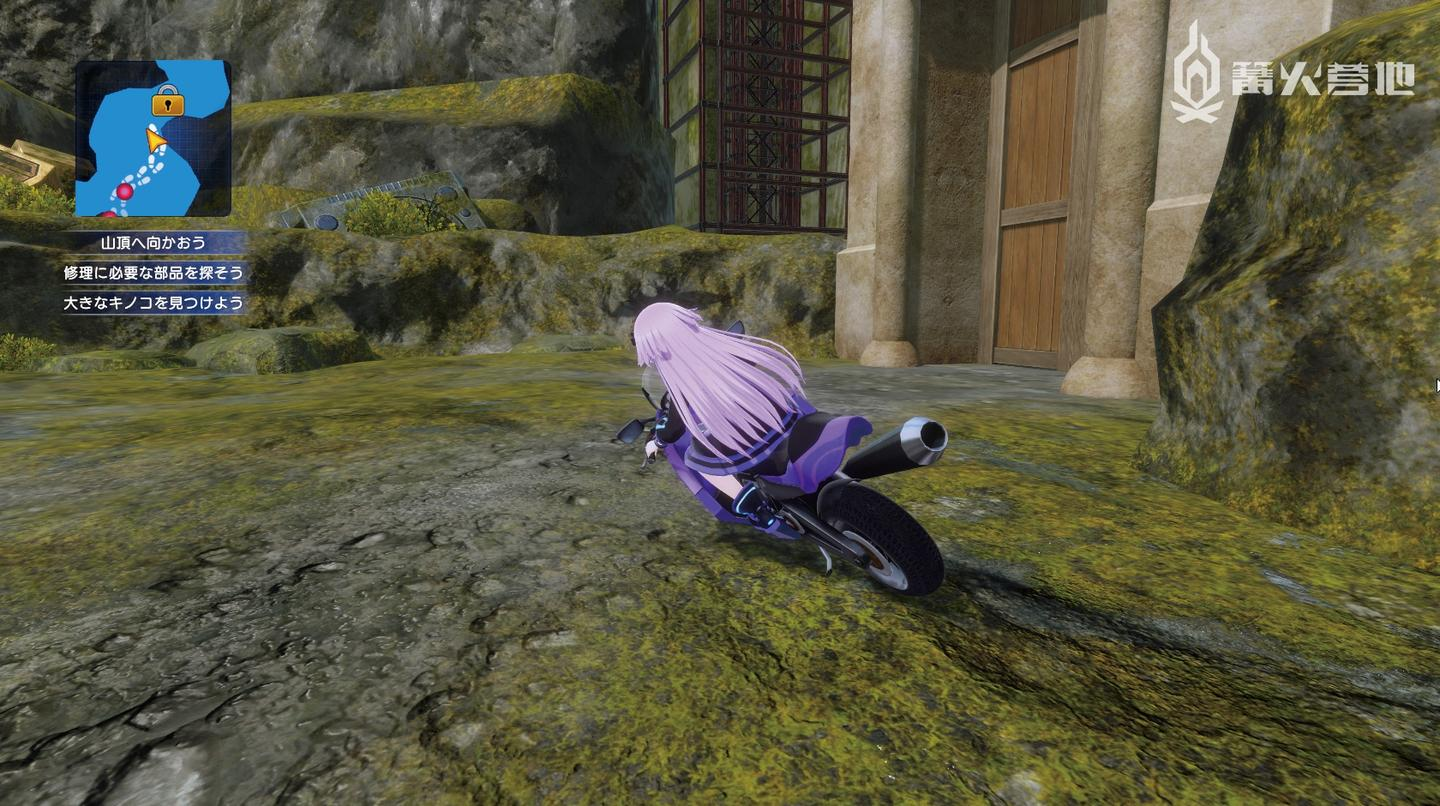1440x806 pixels.
Task: Select the 修理に必要な部品を探そう objective
Action: pos(153,273)
